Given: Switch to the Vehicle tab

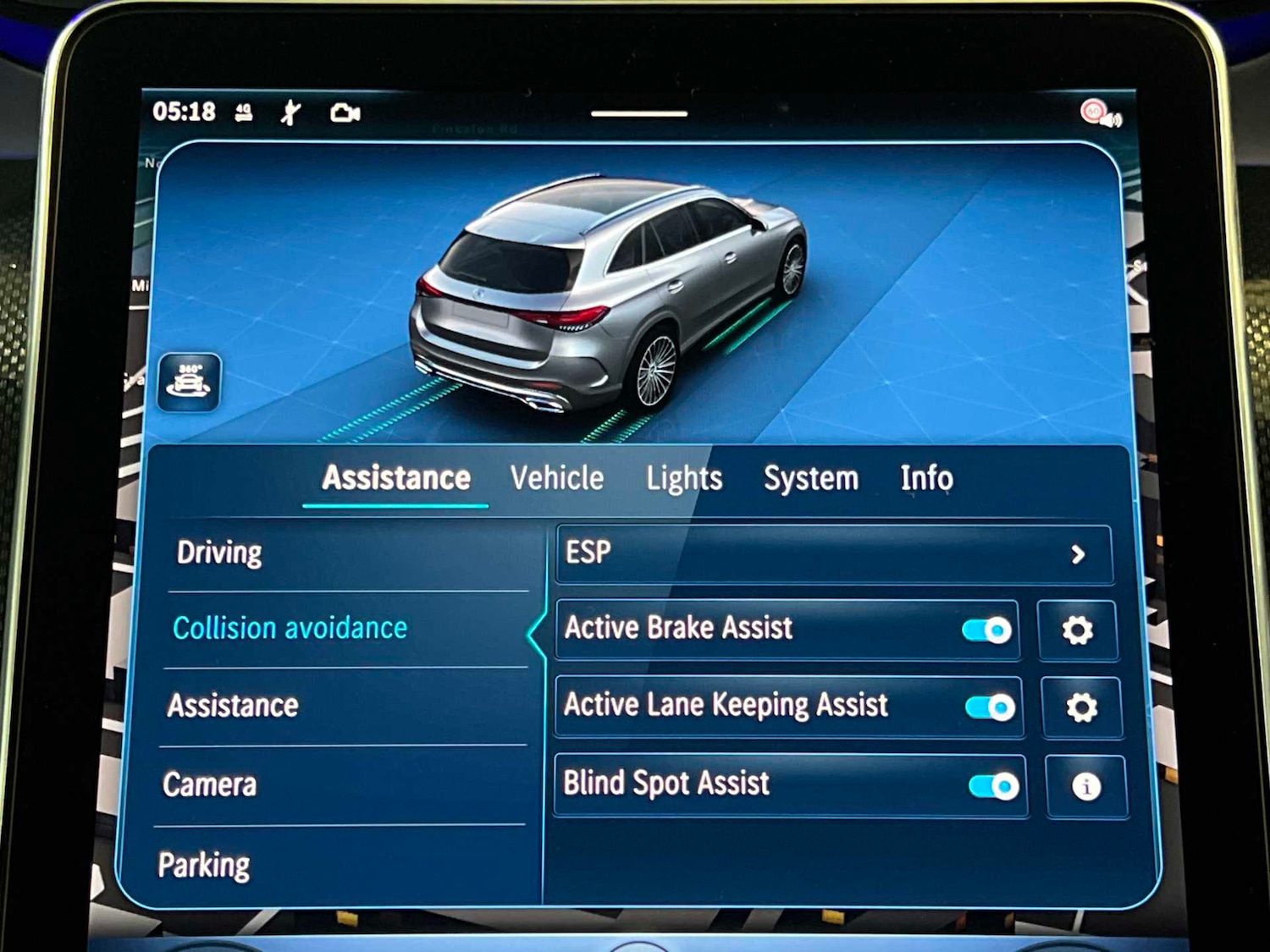Looking at the screenshot, I should tap(556, 478).
